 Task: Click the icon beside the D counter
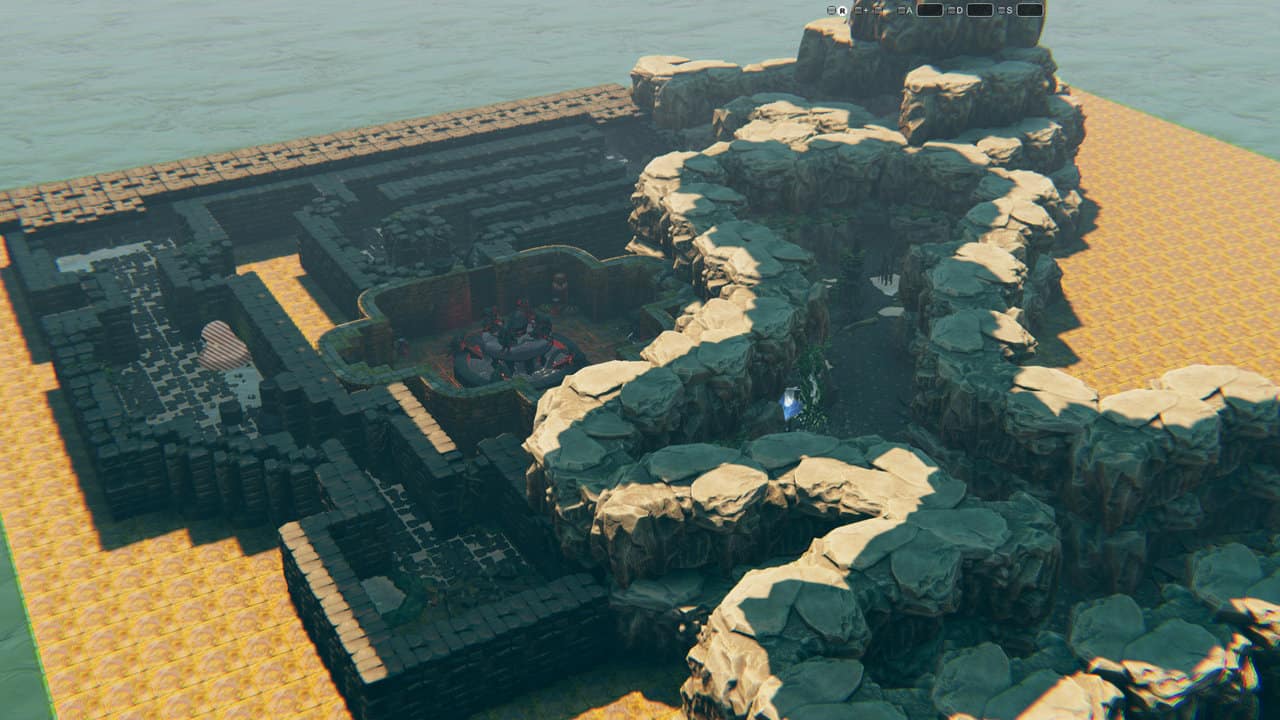point(951,10)
